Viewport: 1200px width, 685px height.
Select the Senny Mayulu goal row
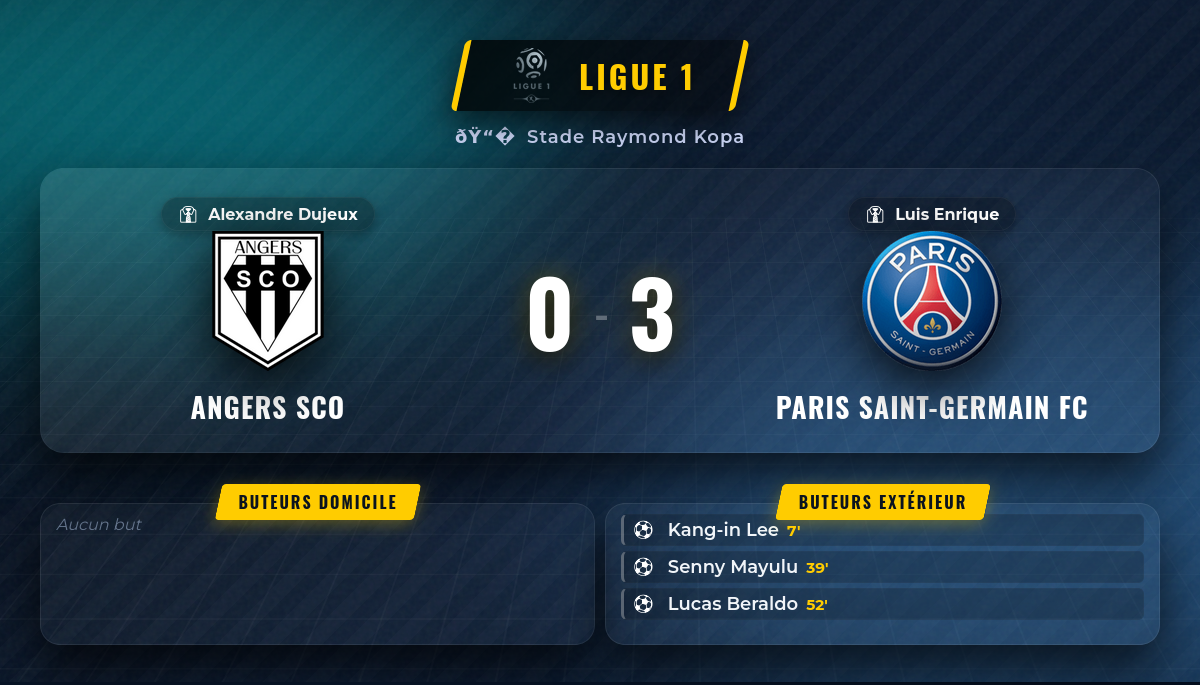[x=882, y=567]
